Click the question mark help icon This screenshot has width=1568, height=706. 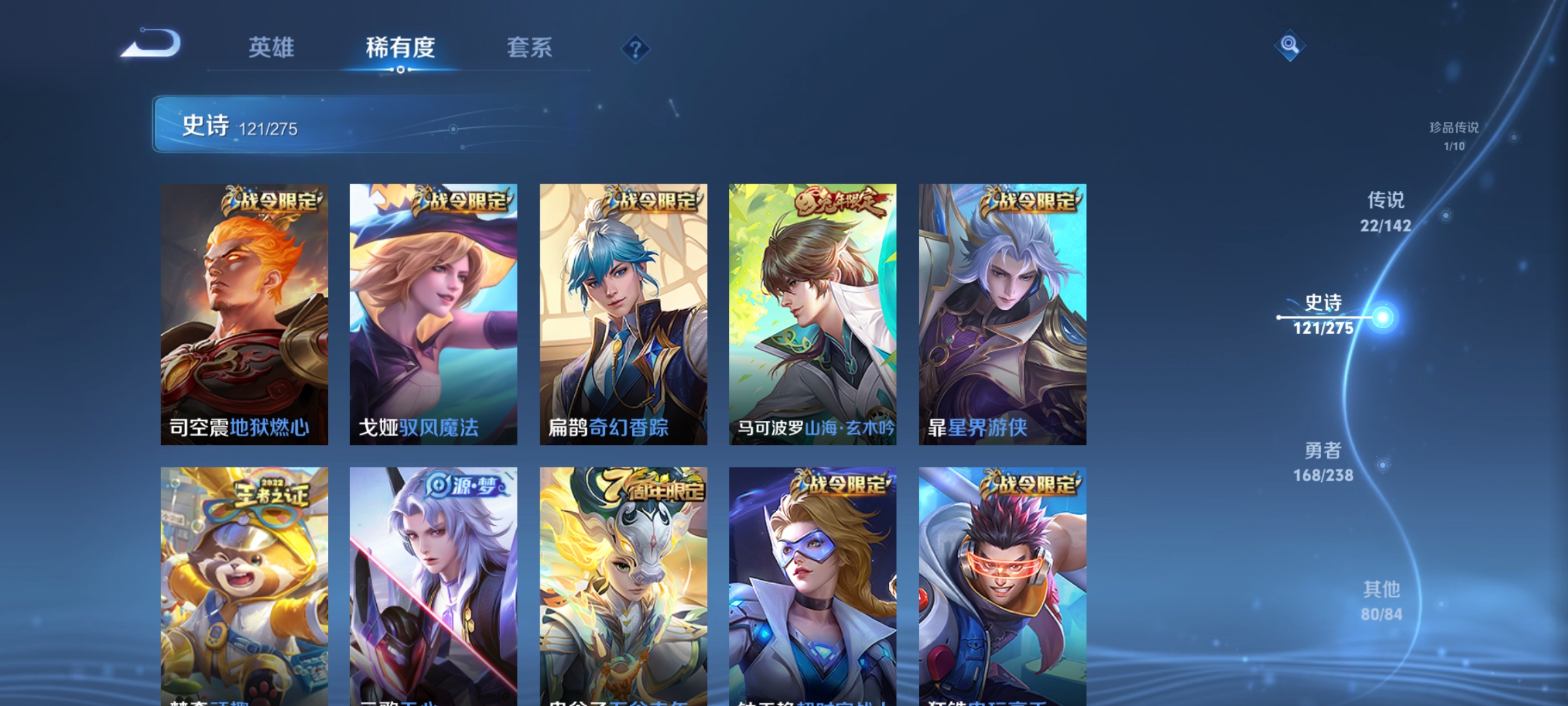[x=636, y=49]
